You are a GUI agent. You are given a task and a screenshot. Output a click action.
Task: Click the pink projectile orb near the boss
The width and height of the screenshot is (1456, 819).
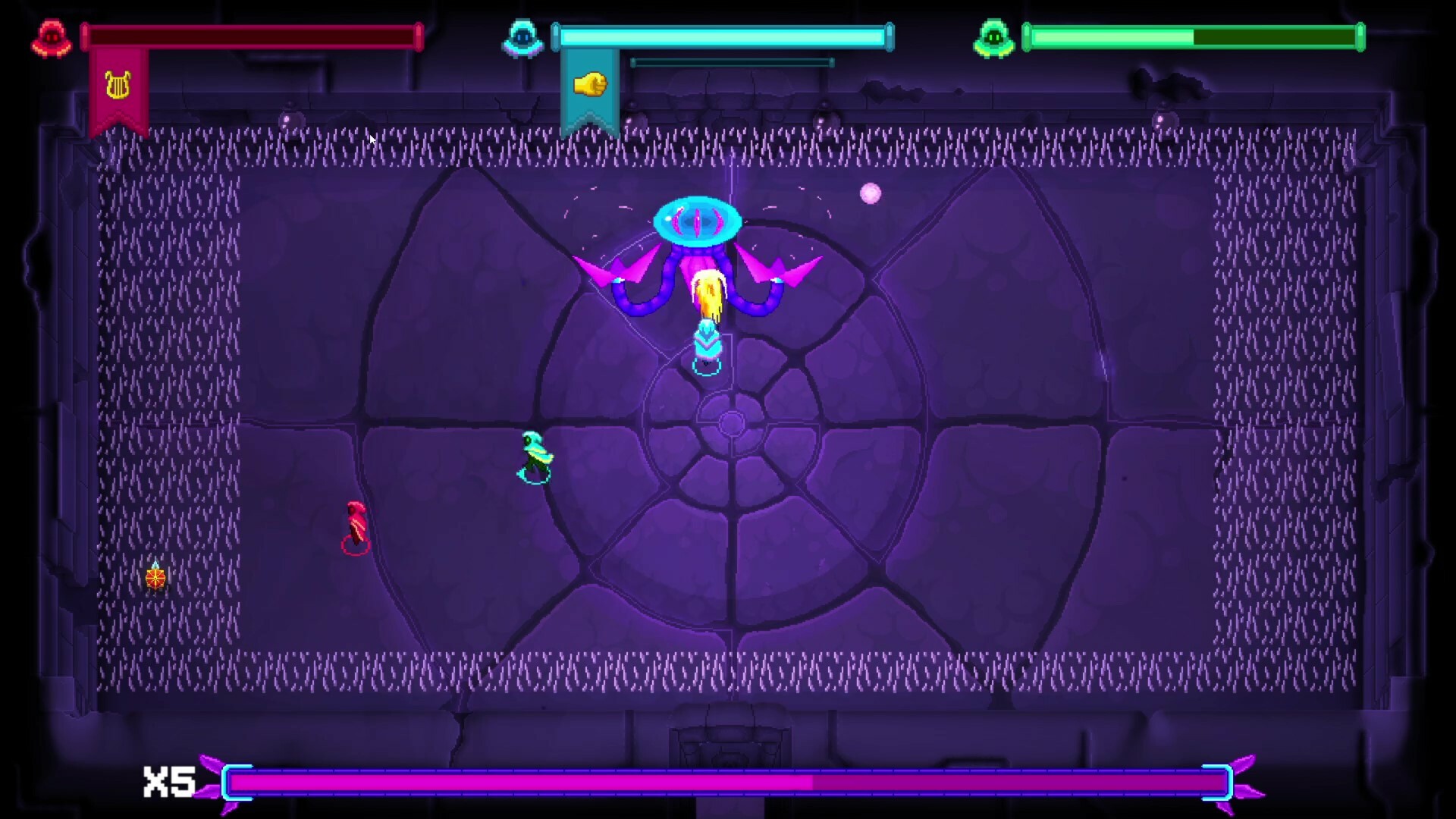tap(869, 193)
